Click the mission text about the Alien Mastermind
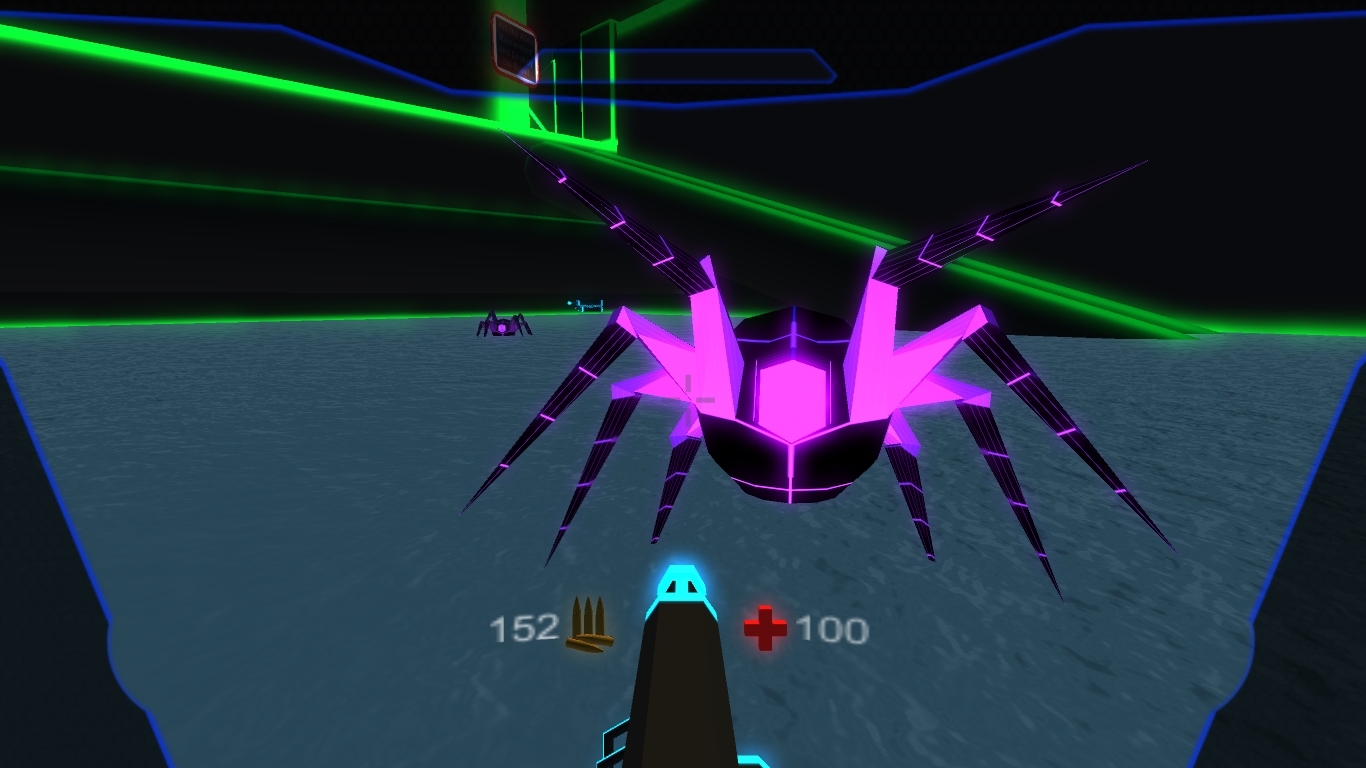Screen dimensions: 1366x768 pyautogui.click(x=517, y=42)
